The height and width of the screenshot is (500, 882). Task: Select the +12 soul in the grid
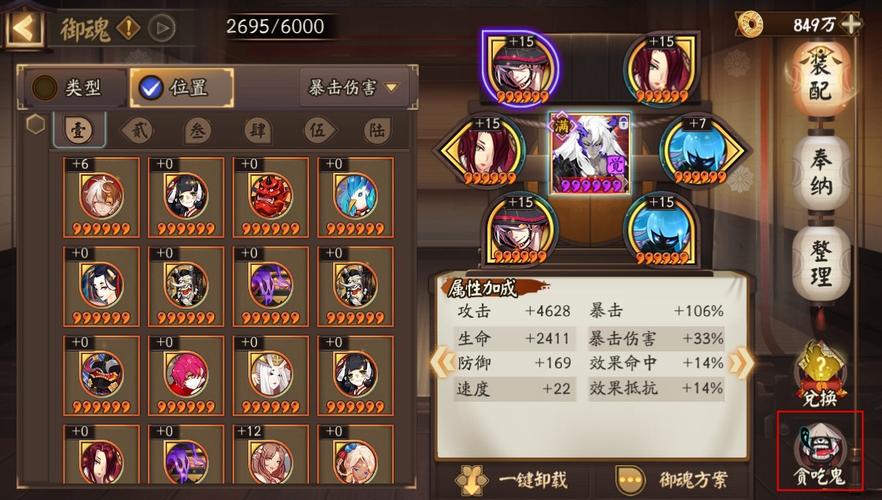point(271,461)
